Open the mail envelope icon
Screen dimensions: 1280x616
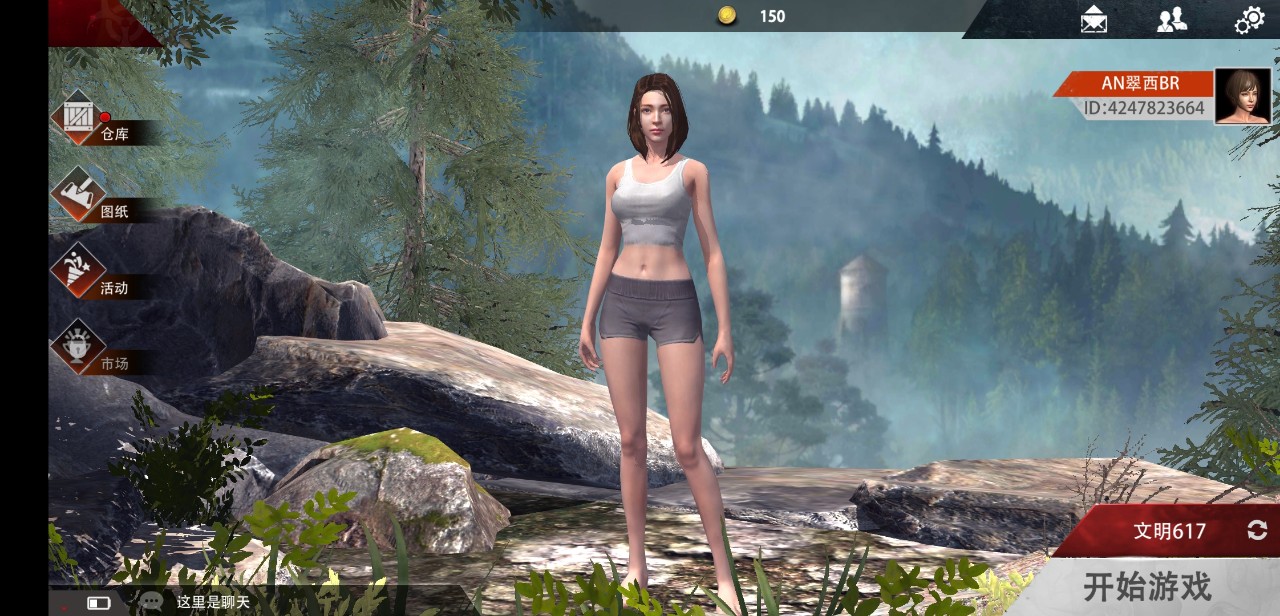point(1094,19)
